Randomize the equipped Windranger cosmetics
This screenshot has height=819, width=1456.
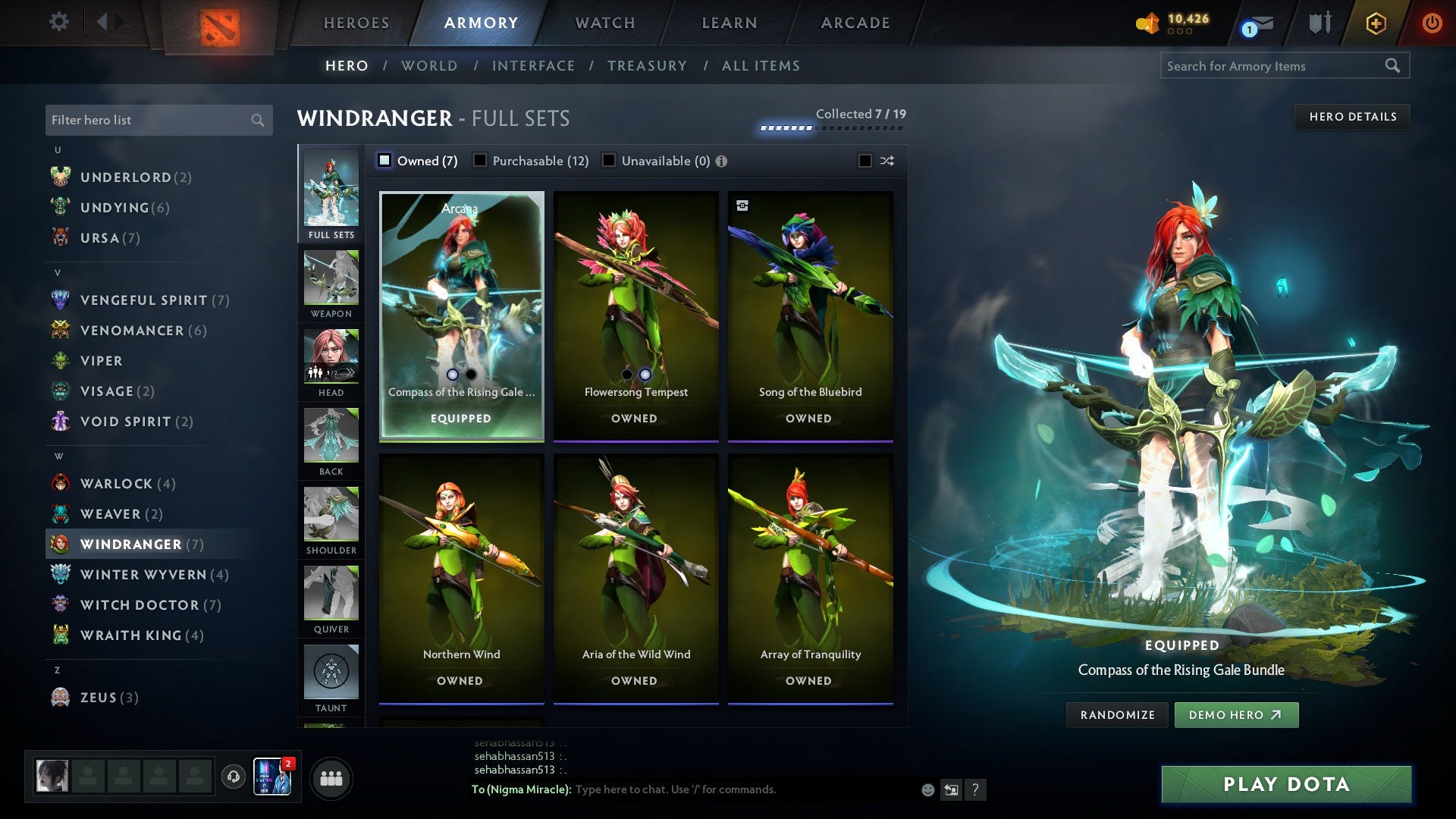coord(1117,715)
